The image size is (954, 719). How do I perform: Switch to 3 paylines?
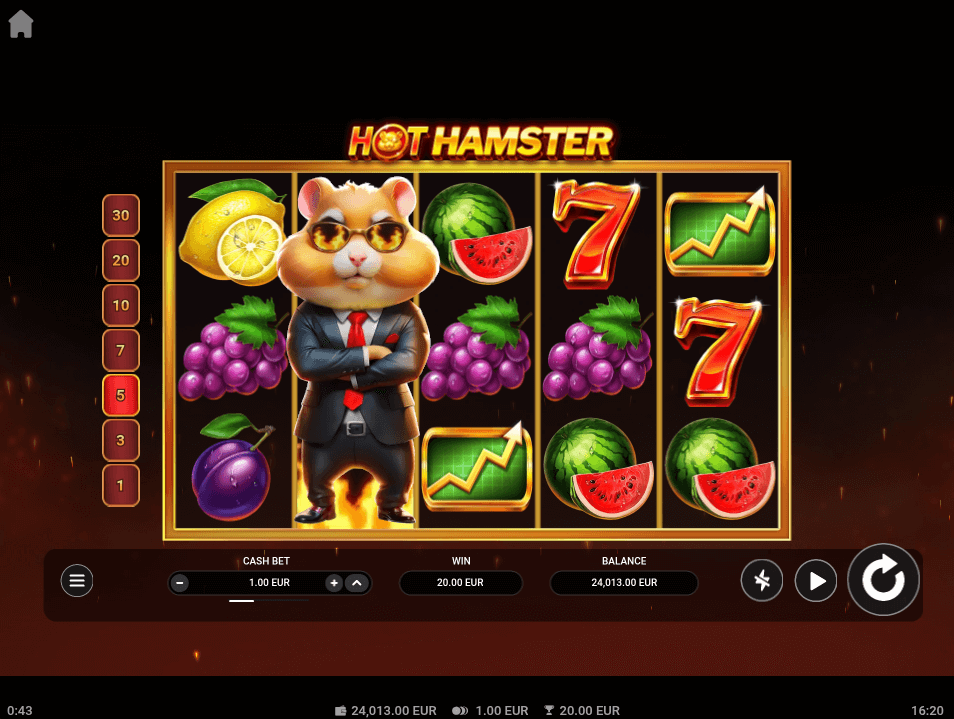121,440
